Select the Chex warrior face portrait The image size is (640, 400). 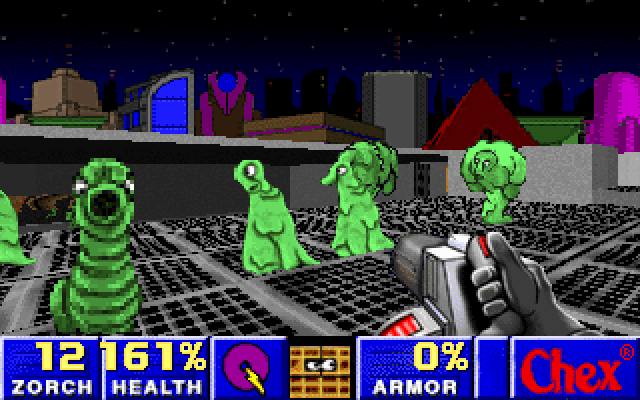(x=319, y=367)
